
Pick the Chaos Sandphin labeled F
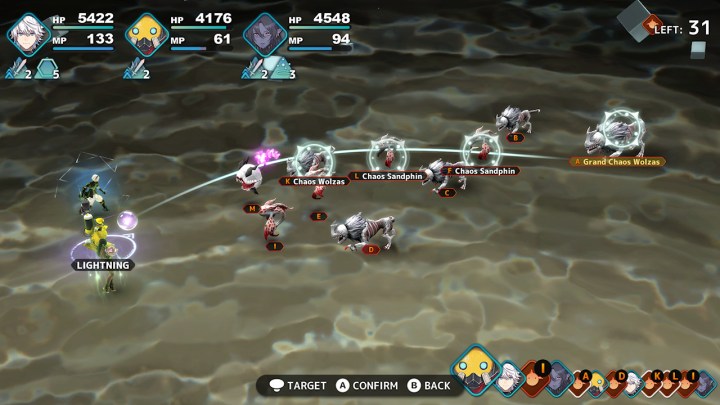pos(483,171)
